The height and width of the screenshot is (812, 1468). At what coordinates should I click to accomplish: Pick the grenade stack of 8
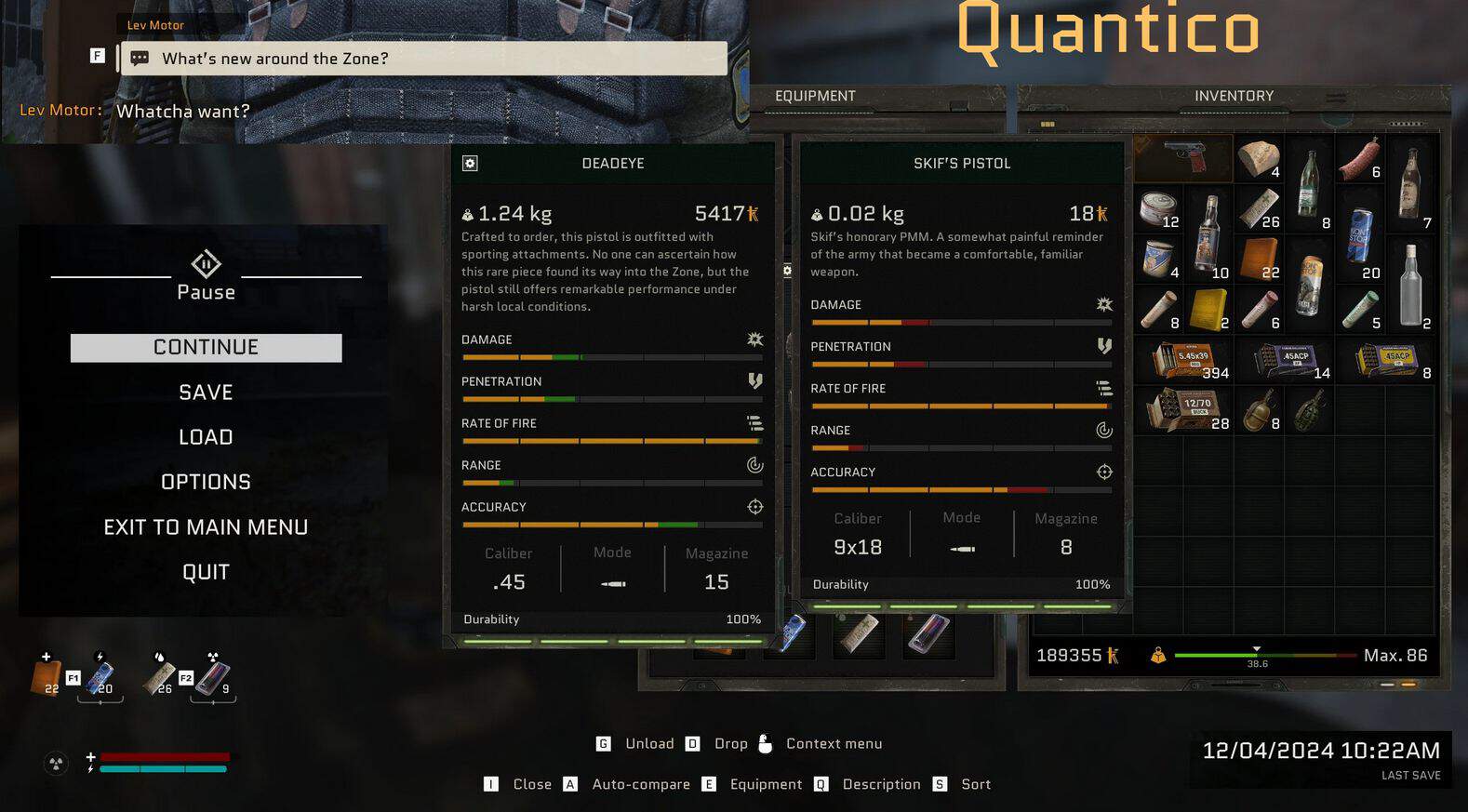[1259, 409]
